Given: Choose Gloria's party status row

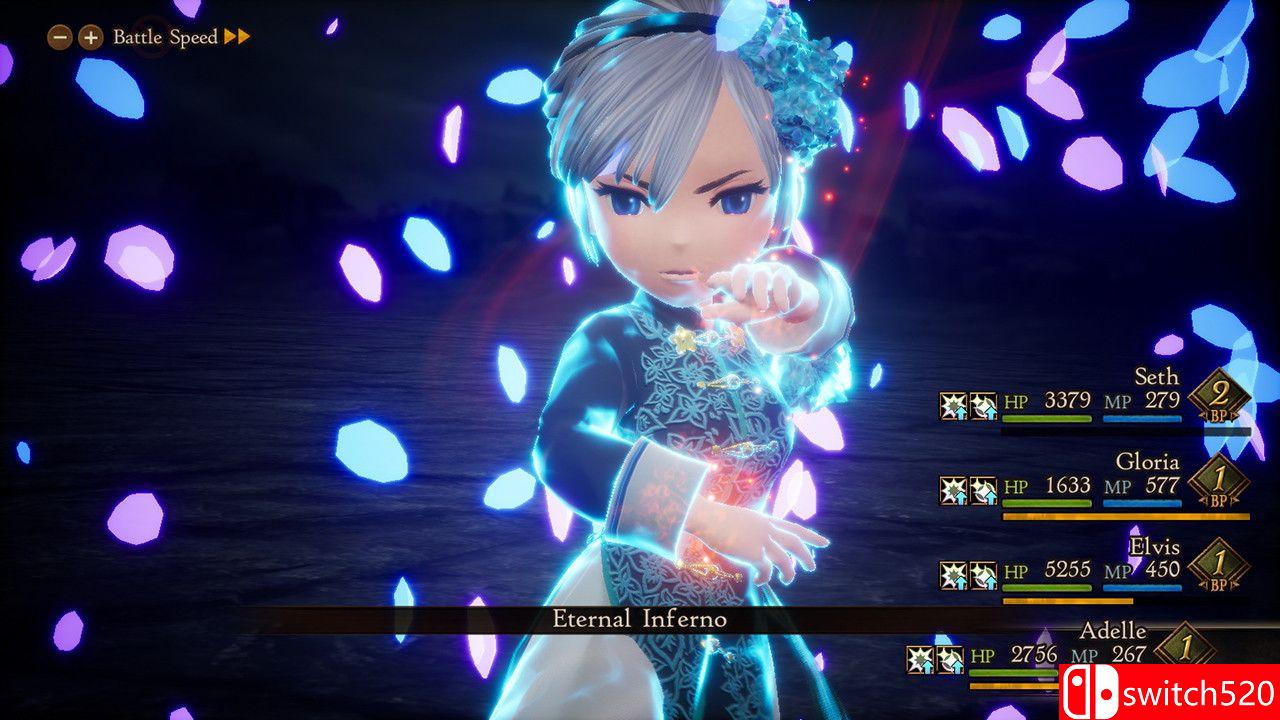Looking at the screenshot, I should click(x=1147, y=463).
